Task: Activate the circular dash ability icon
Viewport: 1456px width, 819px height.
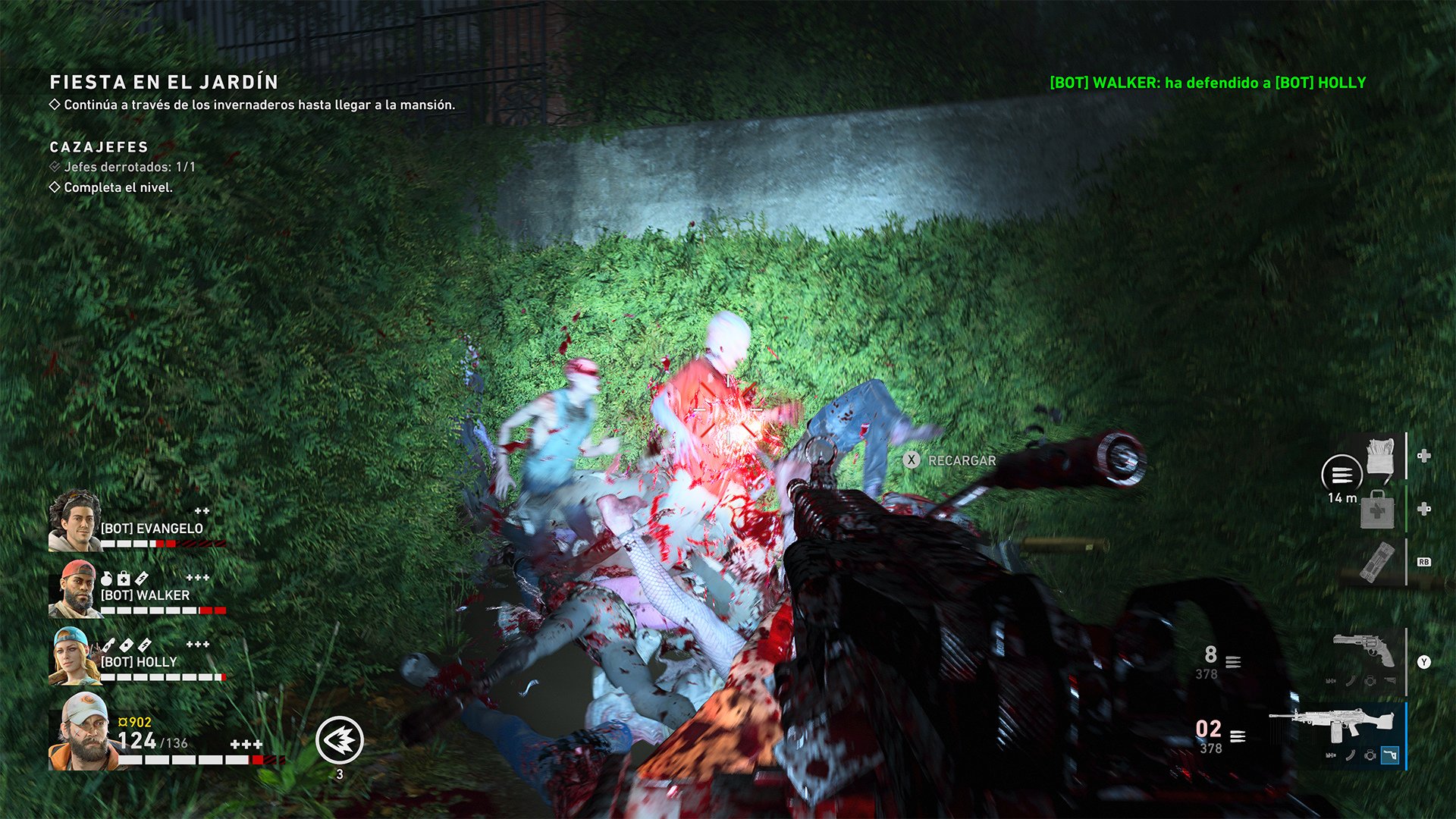Action: [340, 739]
